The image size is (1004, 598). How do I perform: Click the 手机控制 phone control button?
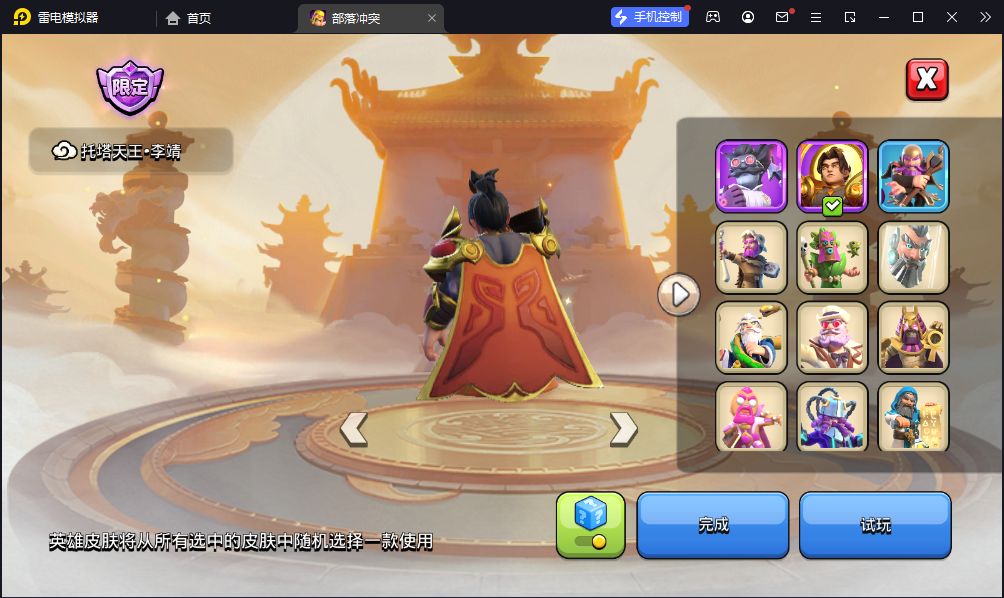pos(650,17)
